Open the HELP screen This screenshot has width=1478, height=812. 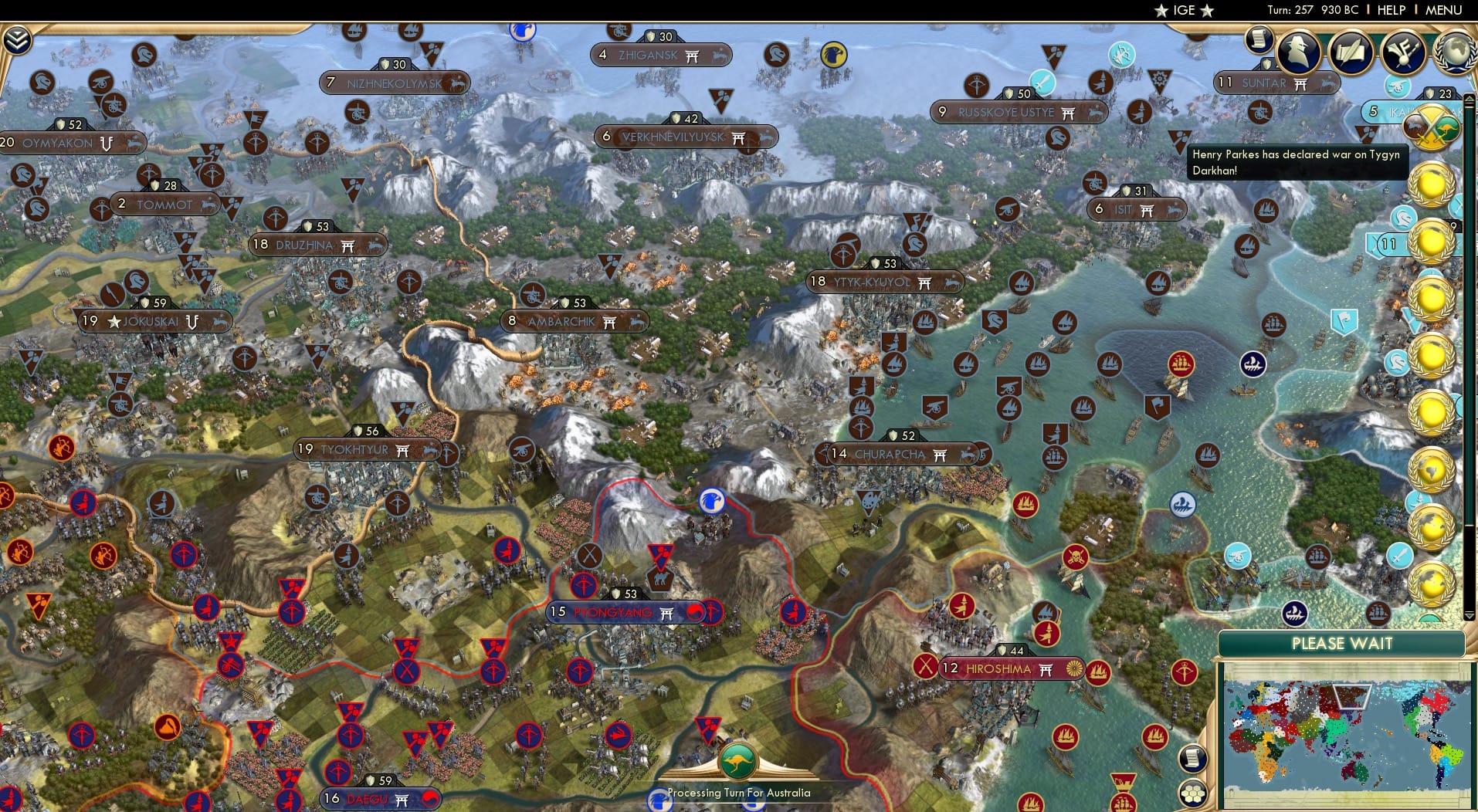pos(1389,10)
